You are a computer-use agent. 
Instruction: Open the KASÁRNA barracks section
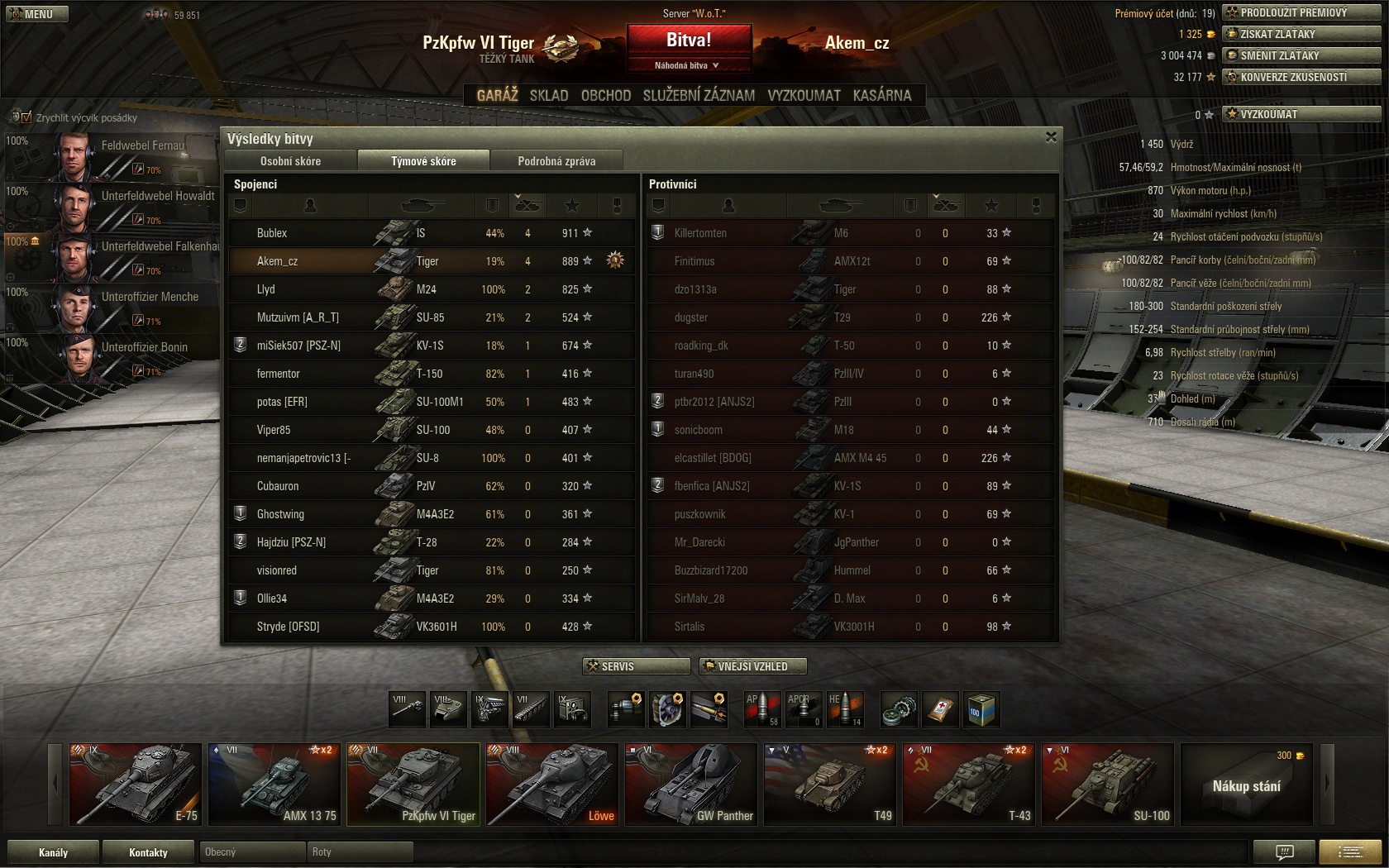[x=882, y=95]
